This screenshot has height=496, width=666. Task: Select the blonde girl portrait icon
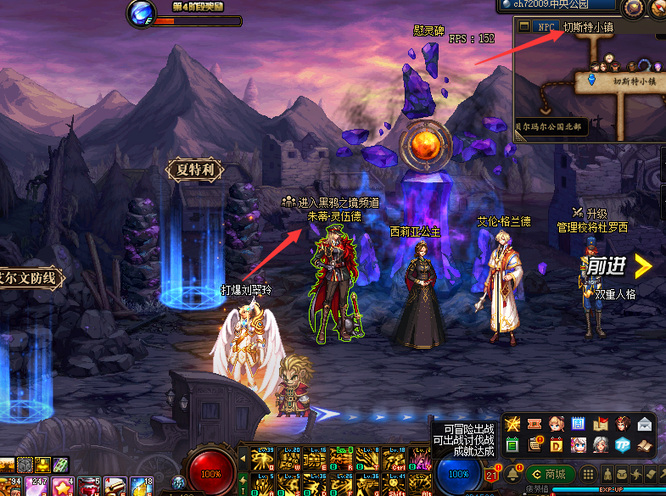click(556, 423)
